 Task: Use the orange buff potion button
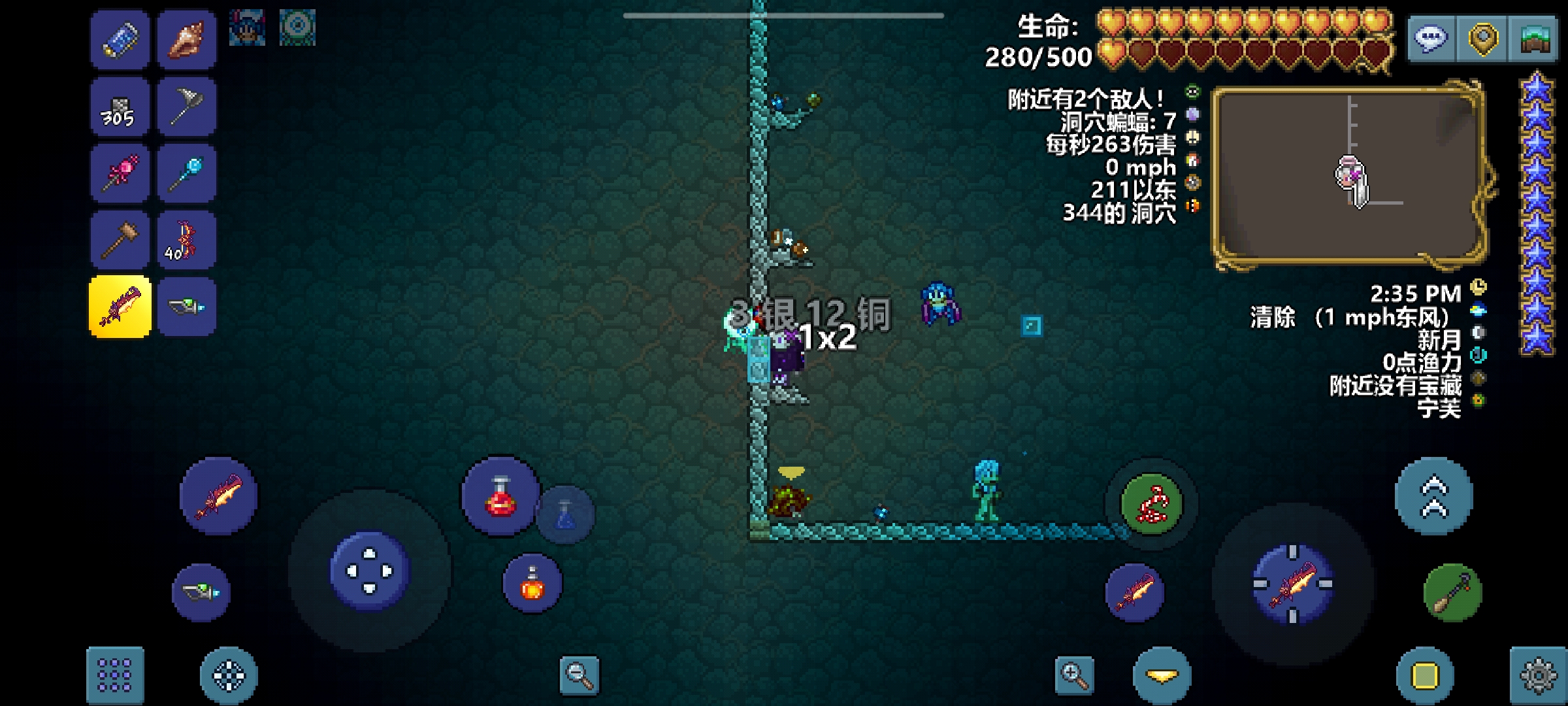point(532,583)
